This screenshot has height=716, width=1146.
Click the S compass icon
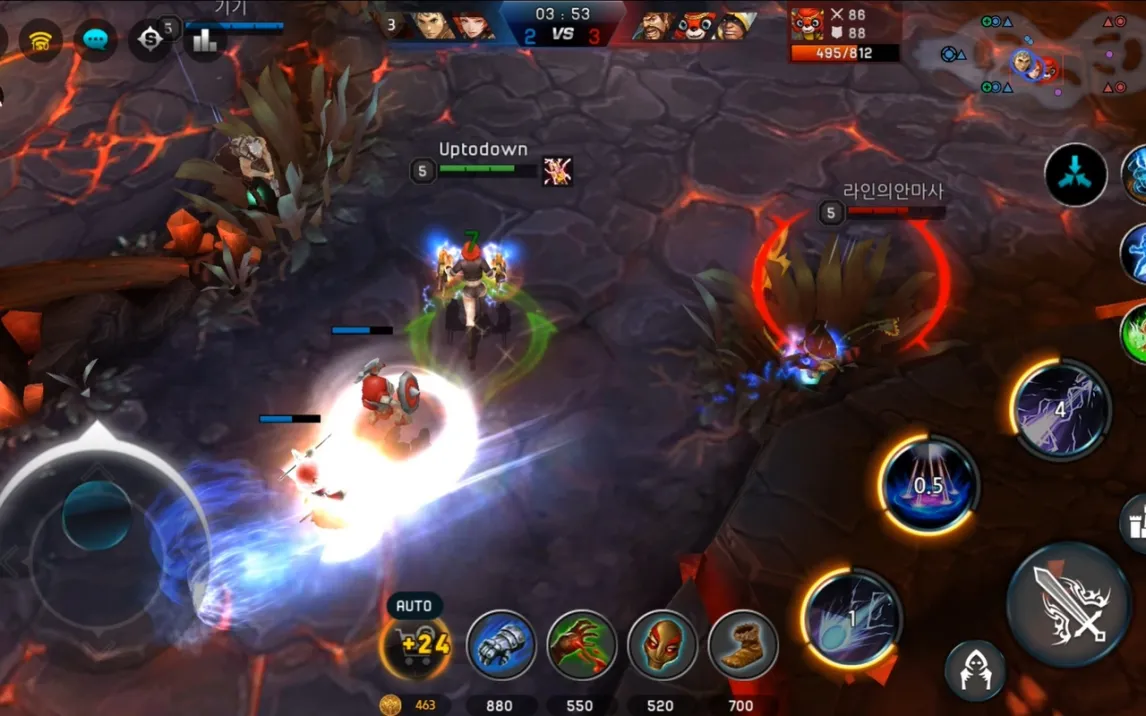tap(150, 40)
